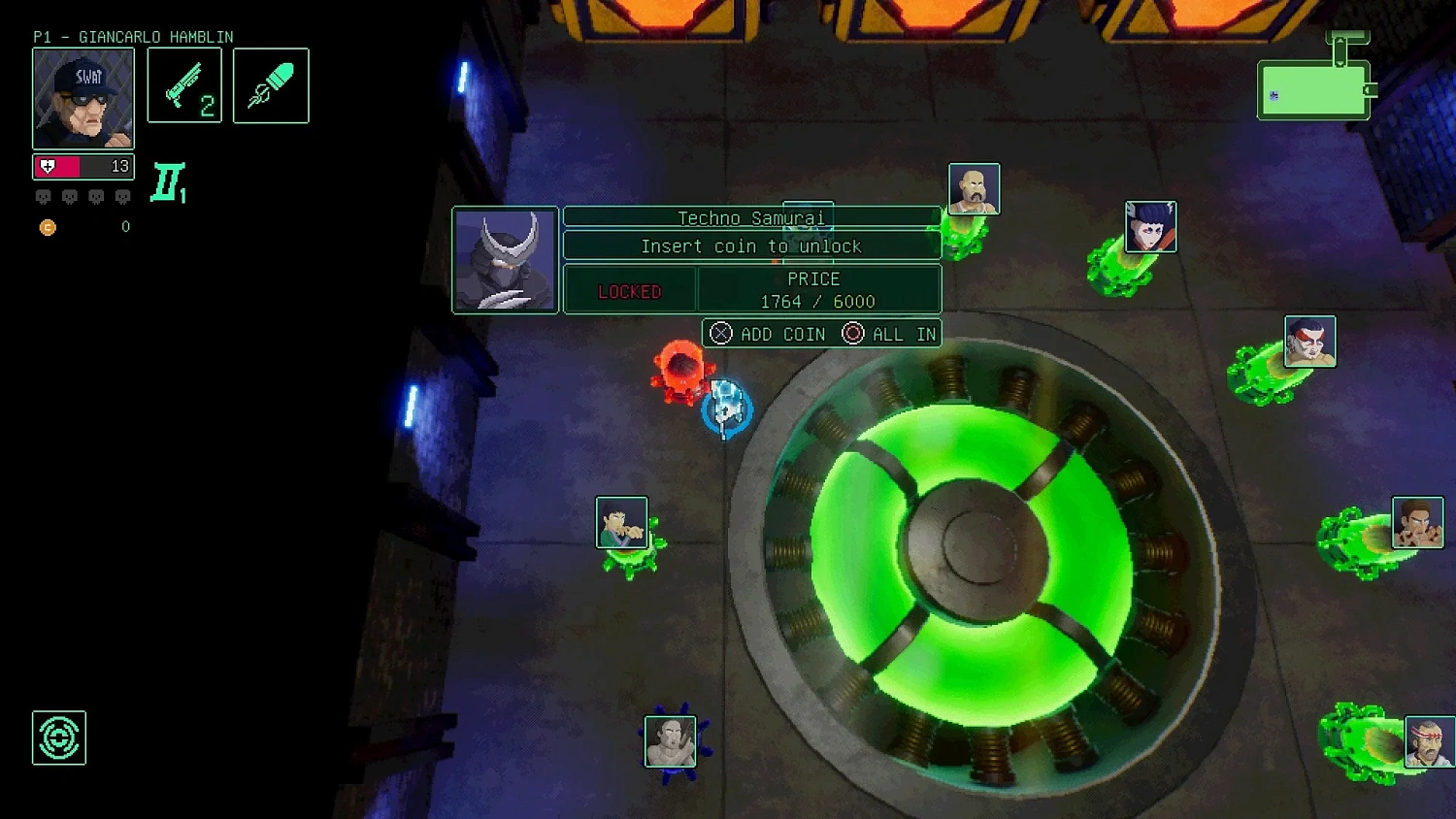Click the targeting reticle icon bottom left
The height and width of the screenshot is (819, 1456).
point(59,738)
